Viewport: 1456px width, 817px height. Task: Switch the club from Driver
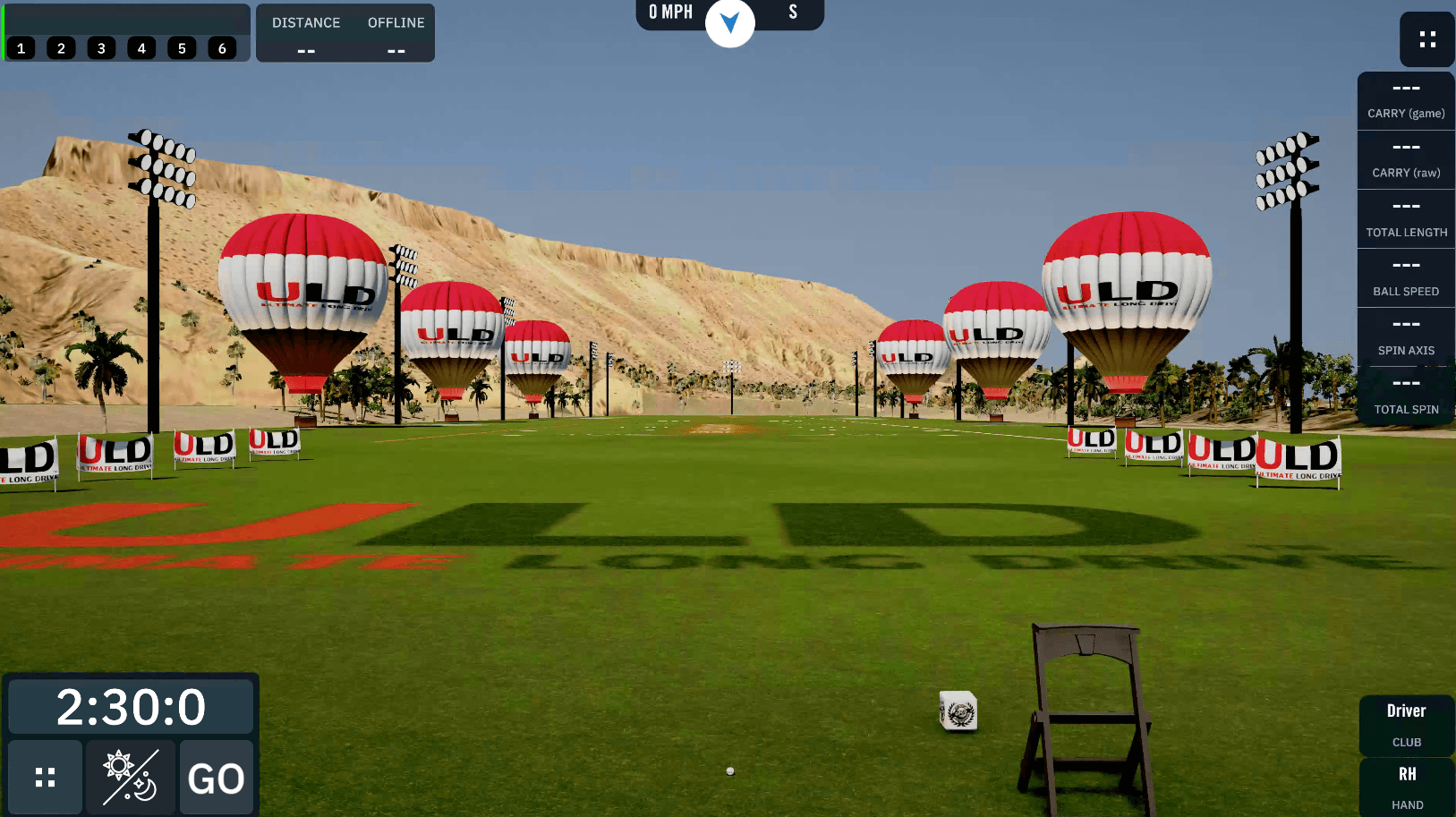click(1405, 723)
